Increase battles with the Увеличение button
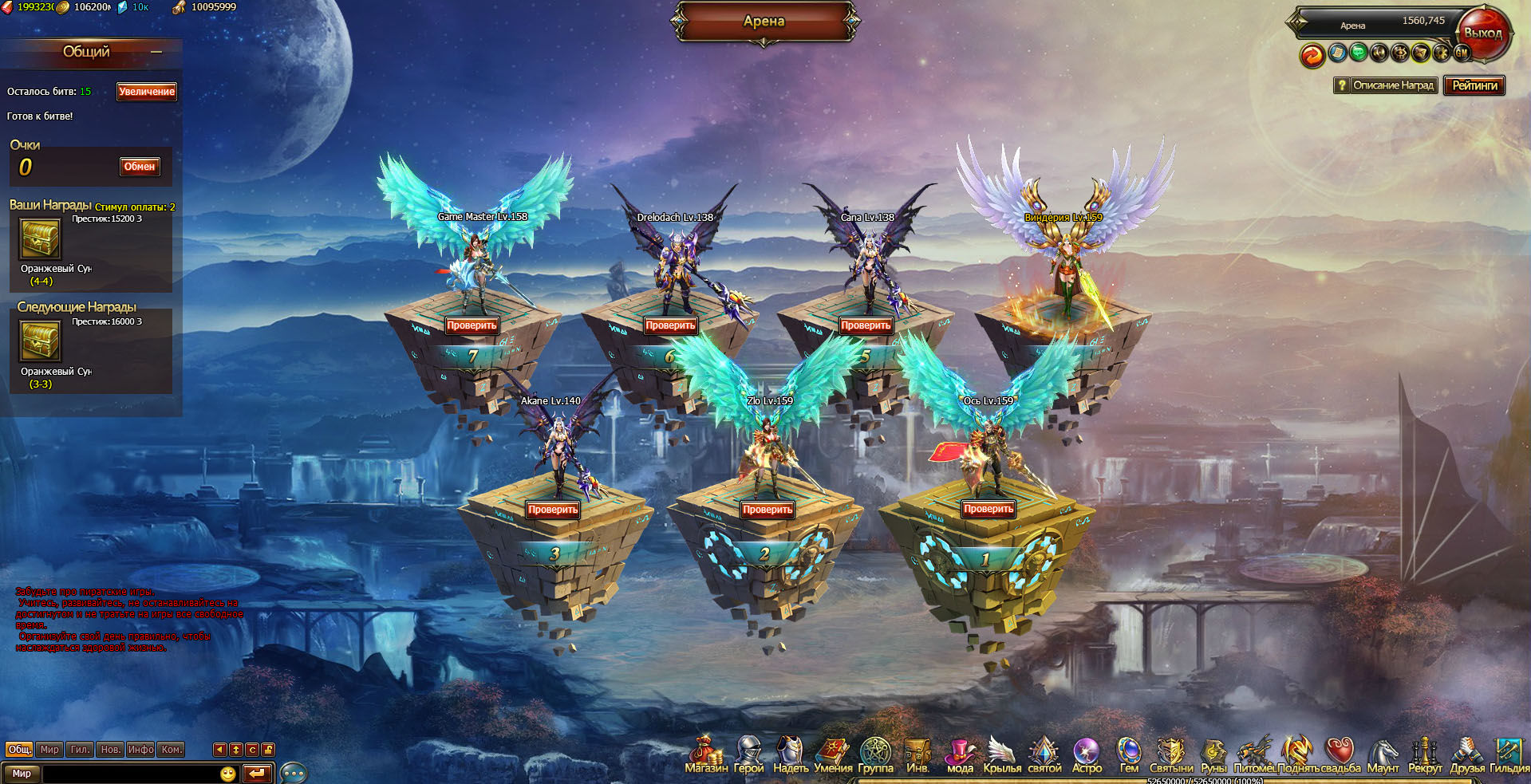1531x784 pixels. (146, 92)
